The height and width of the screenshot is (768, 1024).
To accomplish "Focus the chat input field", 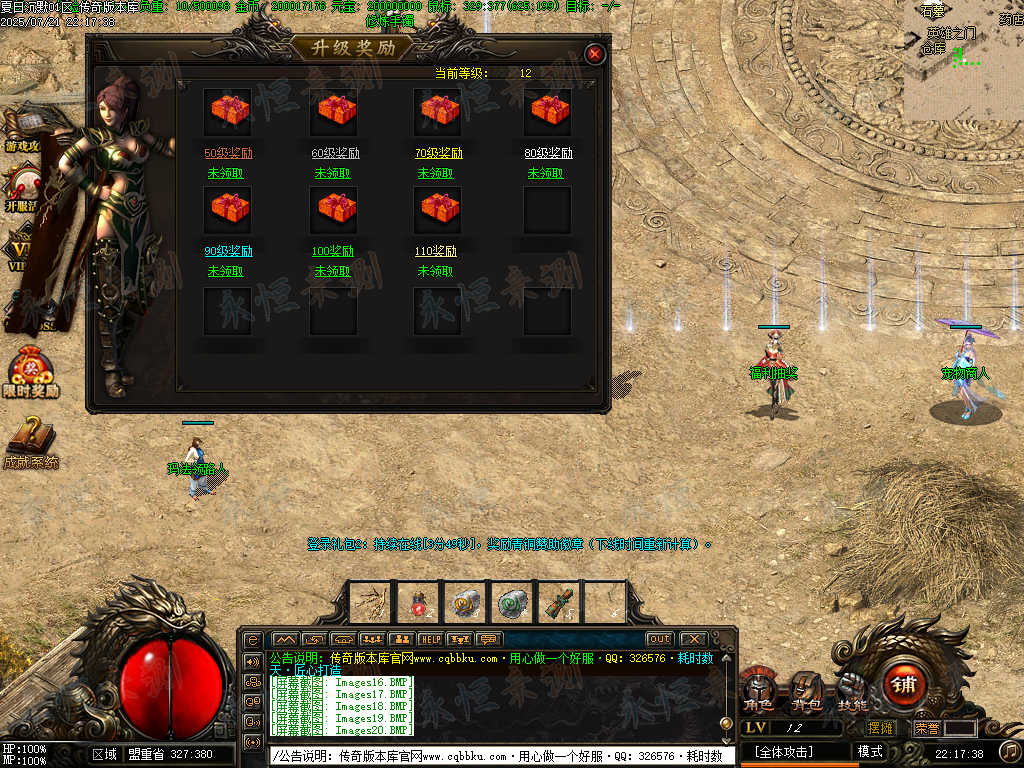I will (500, 756).
